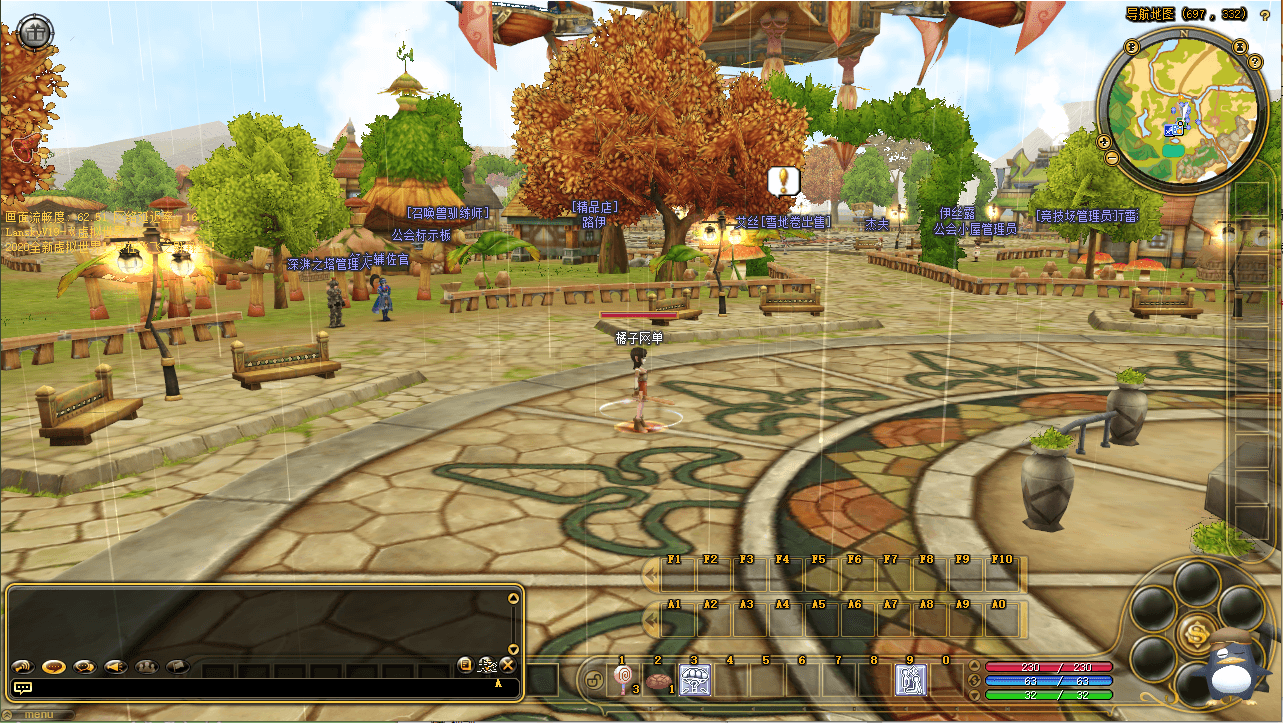Open the gold S coin shop button
This screenshot has height=723, width=1283.
1197,631
